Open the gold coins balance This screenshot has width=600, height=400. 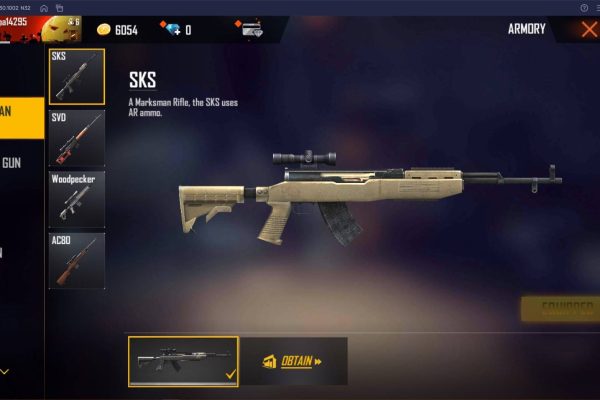pyautogui.click(x=117, y=30)
